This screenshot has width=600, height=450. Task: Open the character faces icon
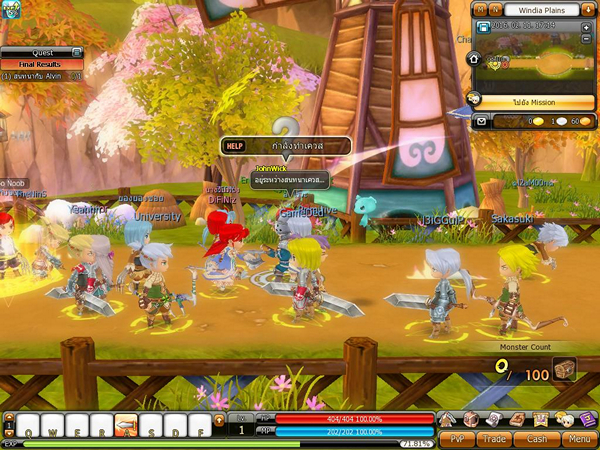point(563,419)
